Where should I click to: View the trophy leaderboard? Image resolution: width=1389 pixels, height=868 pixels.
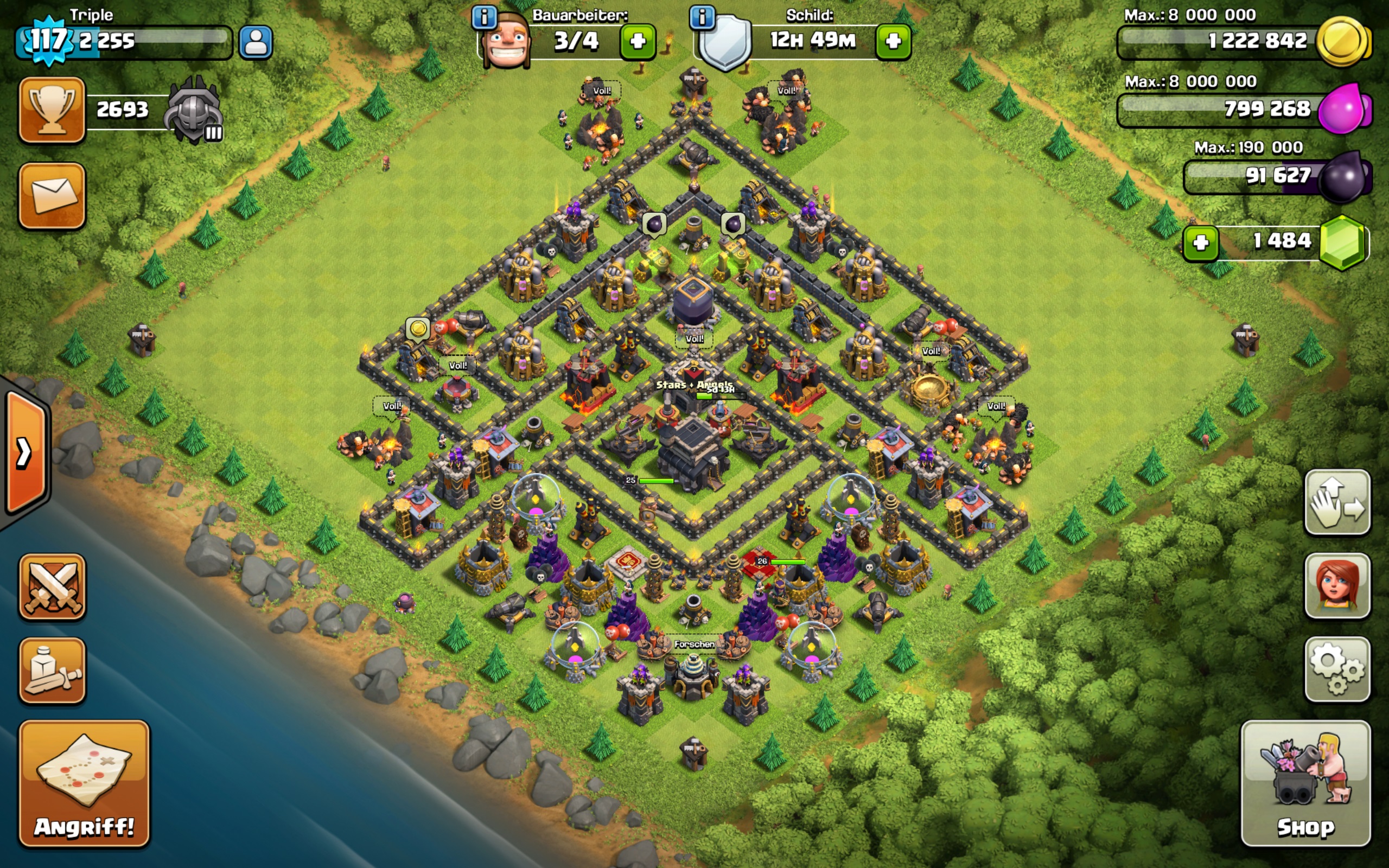pos(52,110)
